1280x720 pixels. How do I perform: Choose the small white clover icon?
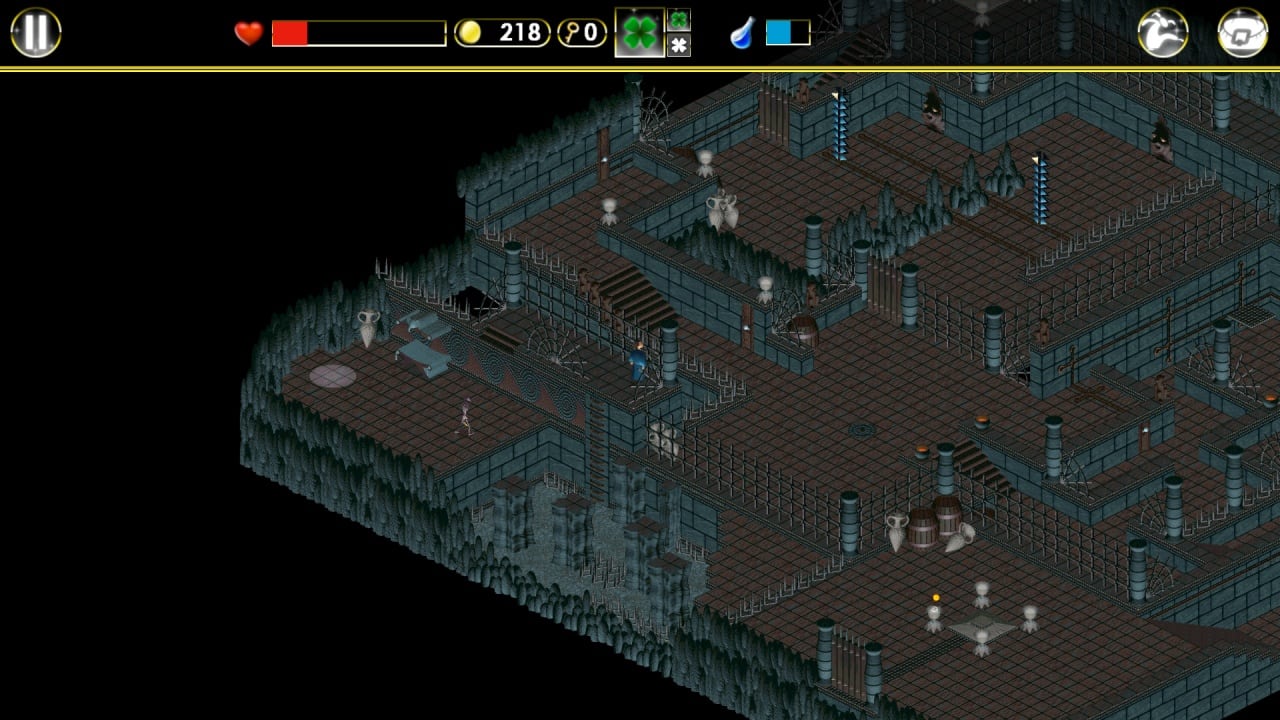[679, 45]
